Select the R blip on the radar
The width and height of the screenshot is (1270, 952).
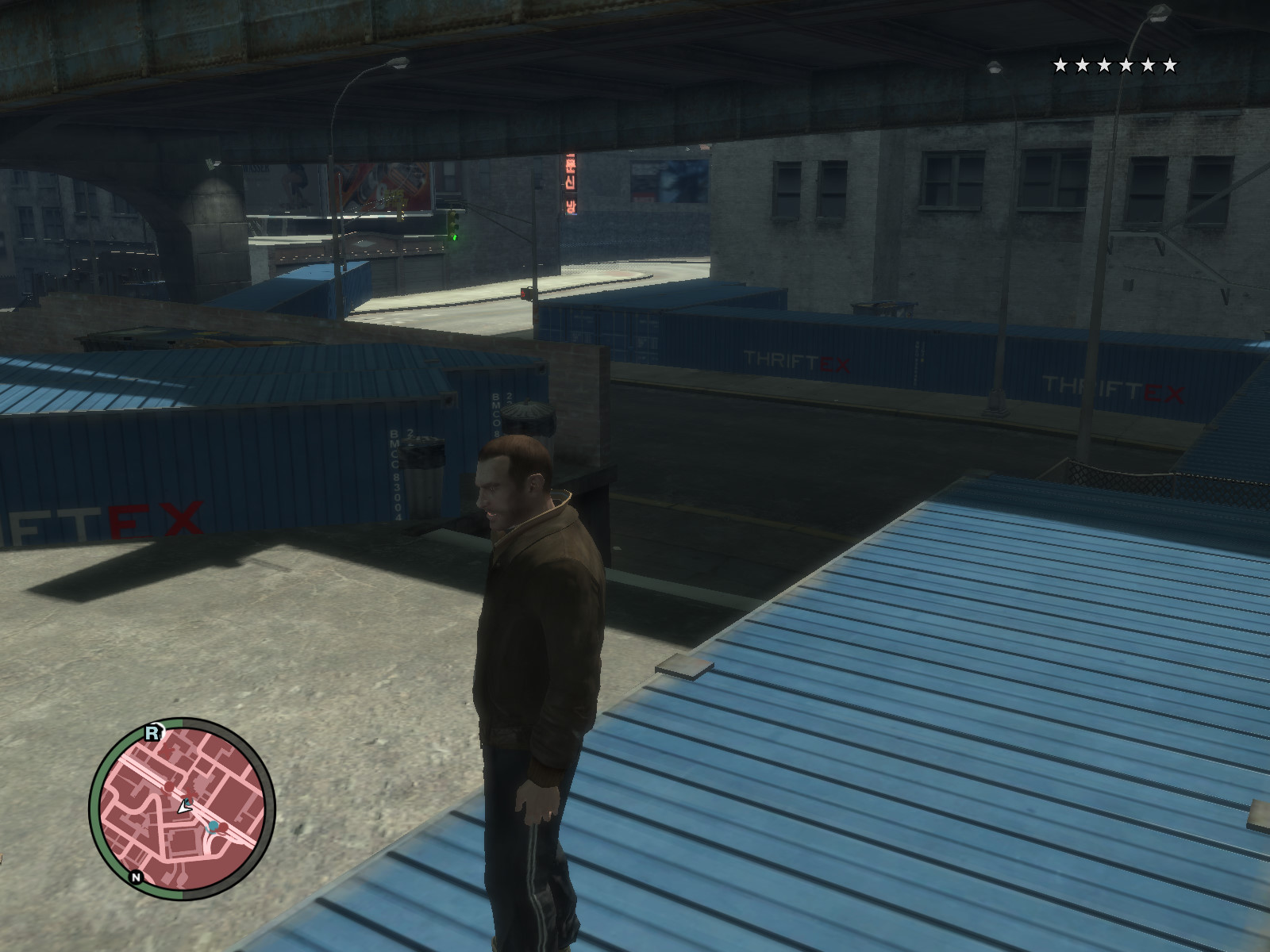pos(152,734)
